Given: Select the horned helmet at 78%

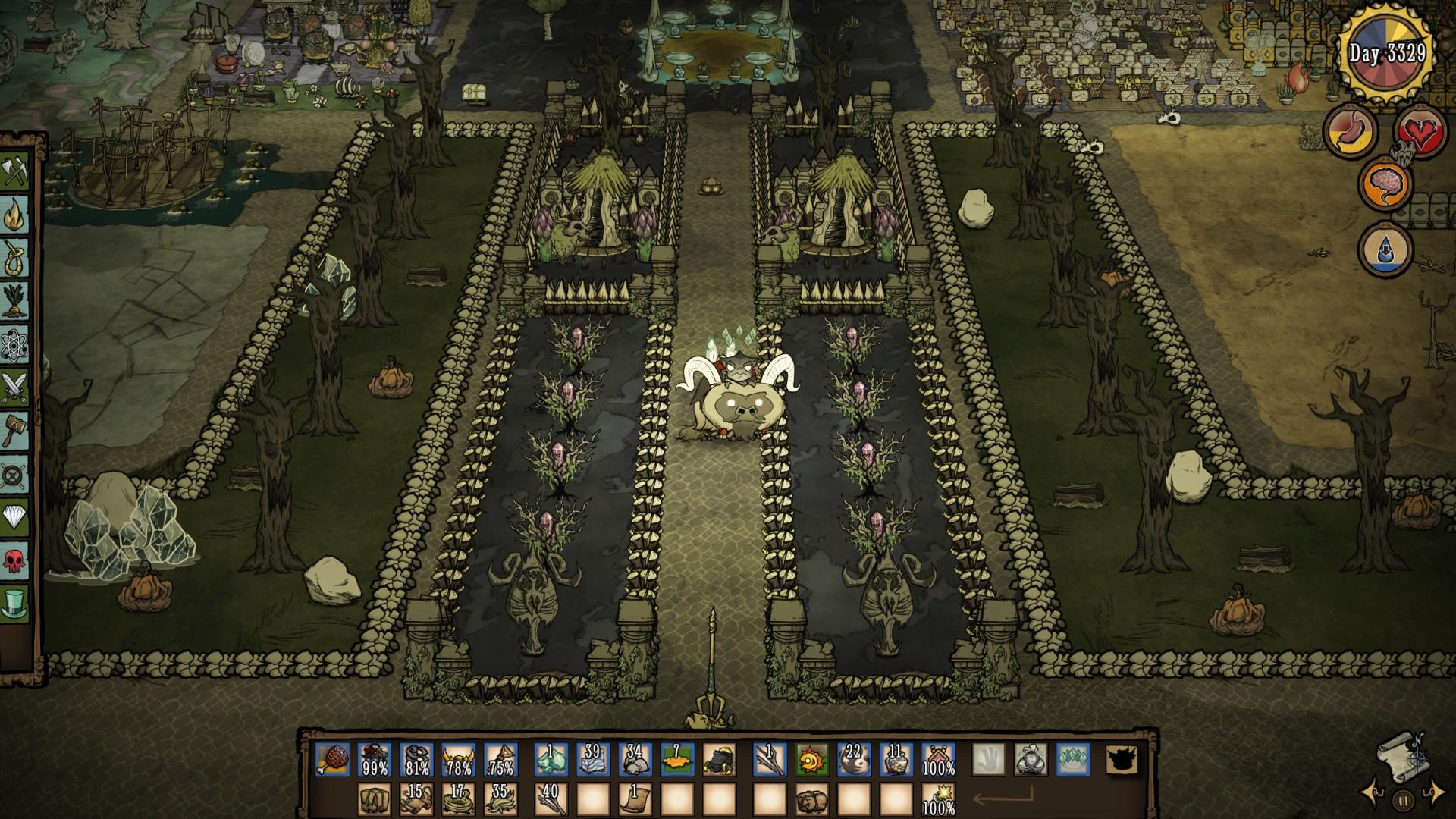Looking at the screenshot, I should tap(458, 759).
